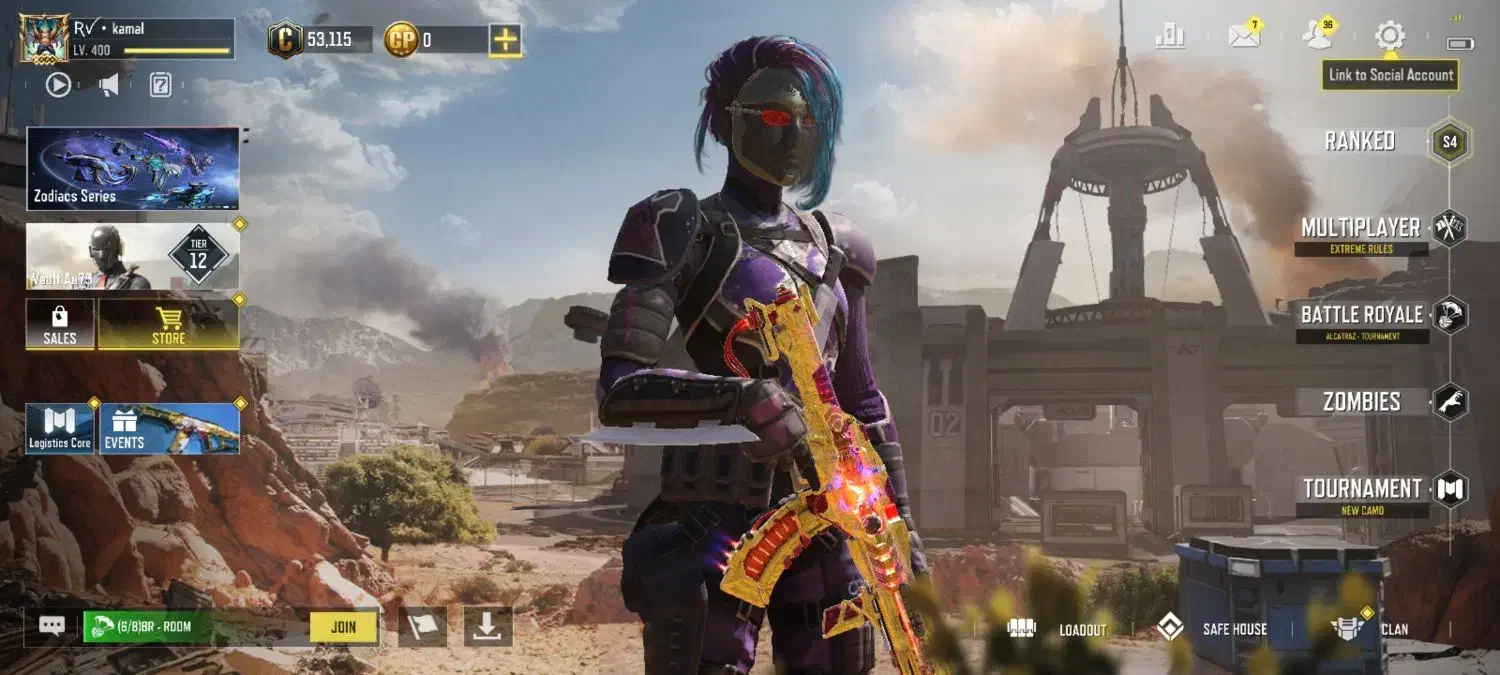Select the Multiplayer mode
This screenshot has height=675, width=1500.
(x=1360, y=229)
